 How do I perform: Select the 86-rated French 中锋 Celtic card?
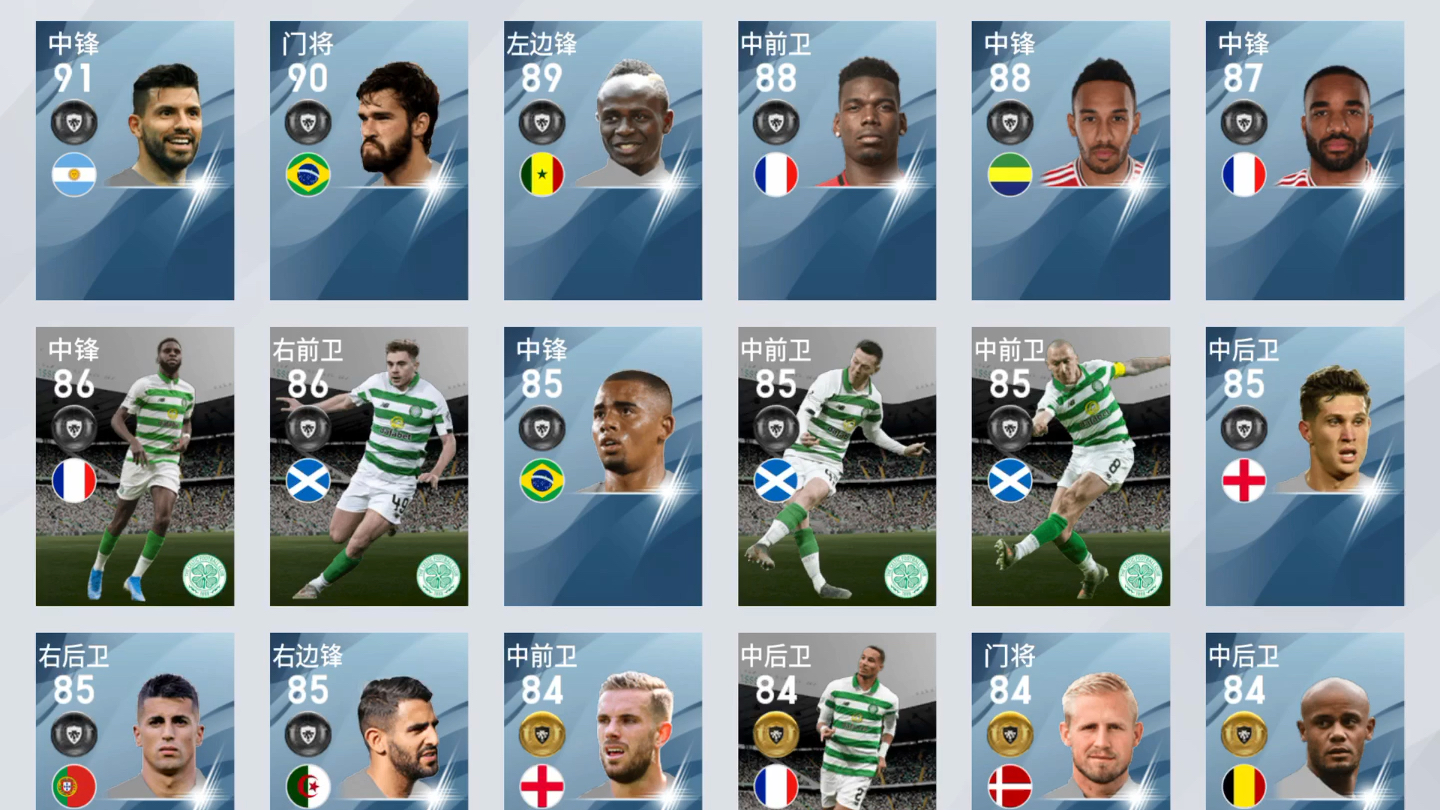coord(135,466)
